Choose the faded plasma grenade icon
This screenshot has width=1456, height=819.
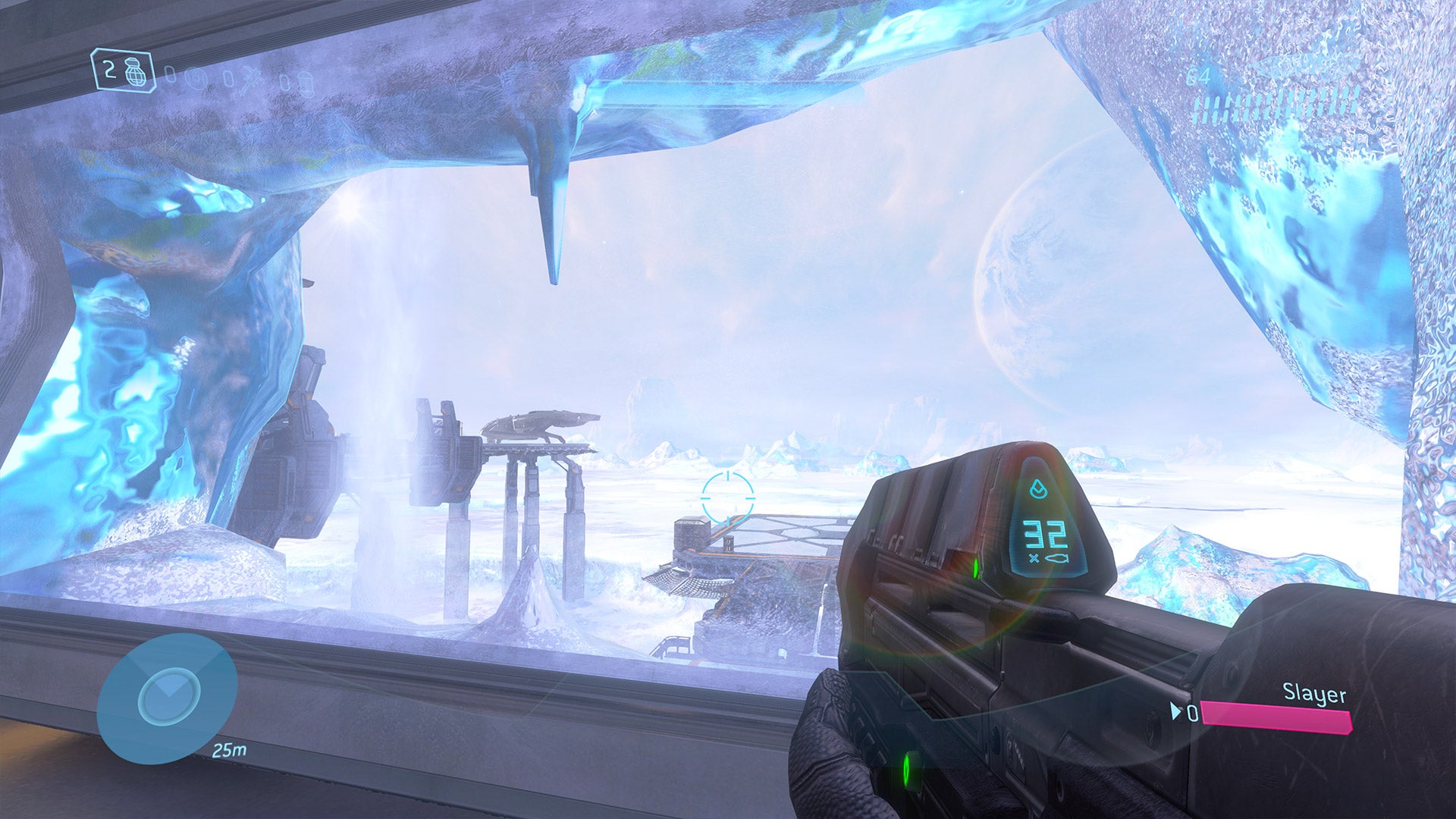[x=195, y=78]
